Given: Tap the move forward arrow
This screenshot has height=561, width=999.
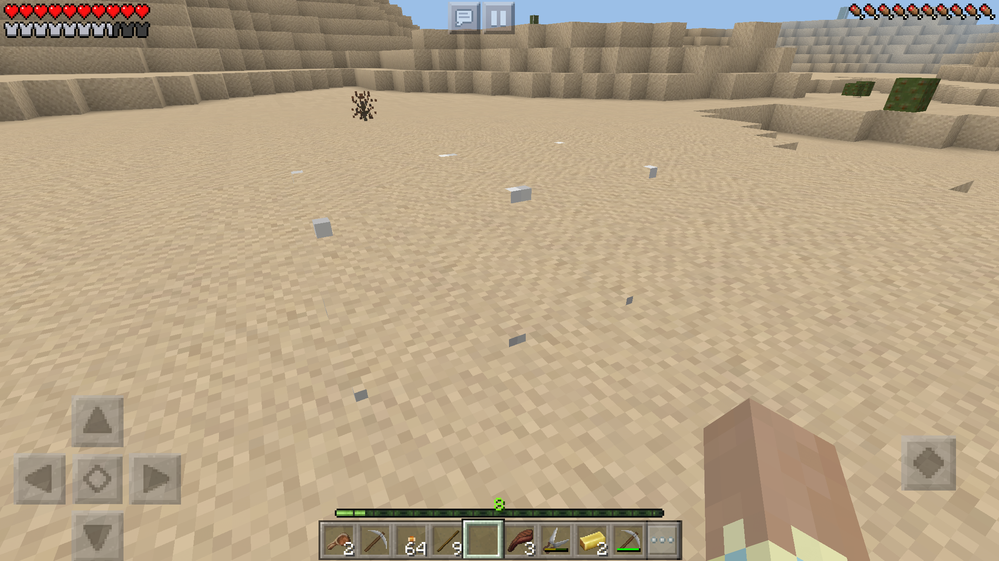Looking at the screenshot, I should tap(97, 421).
